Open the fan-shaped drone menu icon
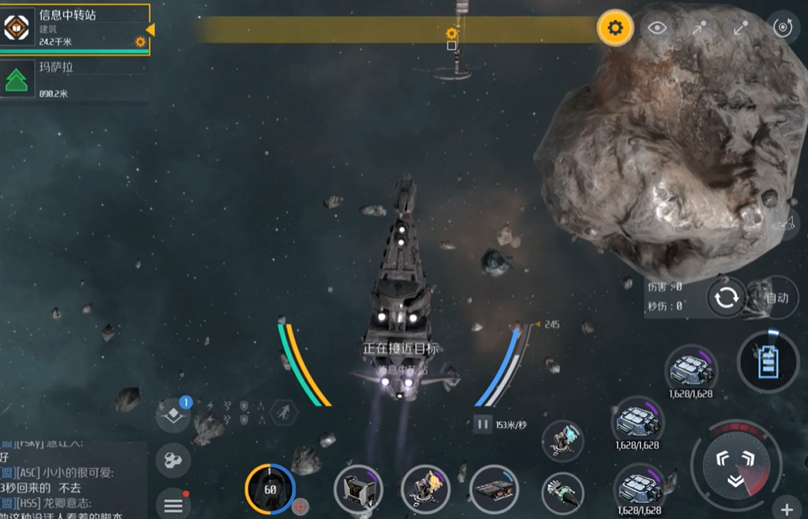 click(173, 460)
